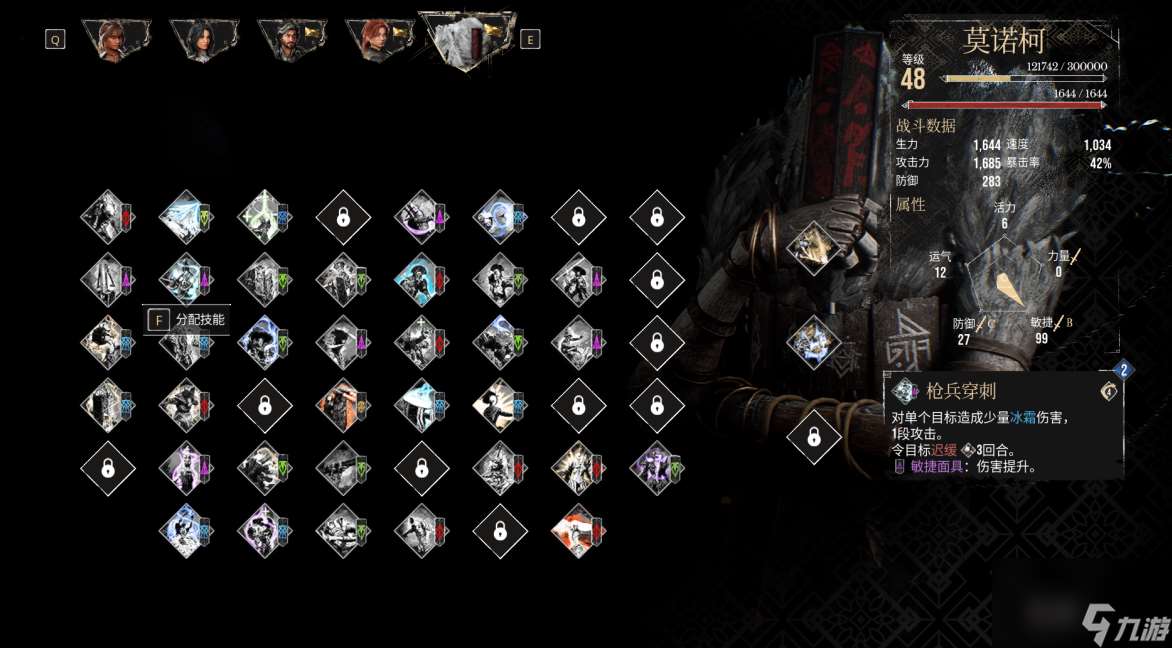Image resolution: width=1172 pixels, height=648 pixels.
Task: Choose the blue ring skill in the top row
Action: [500, 216]
